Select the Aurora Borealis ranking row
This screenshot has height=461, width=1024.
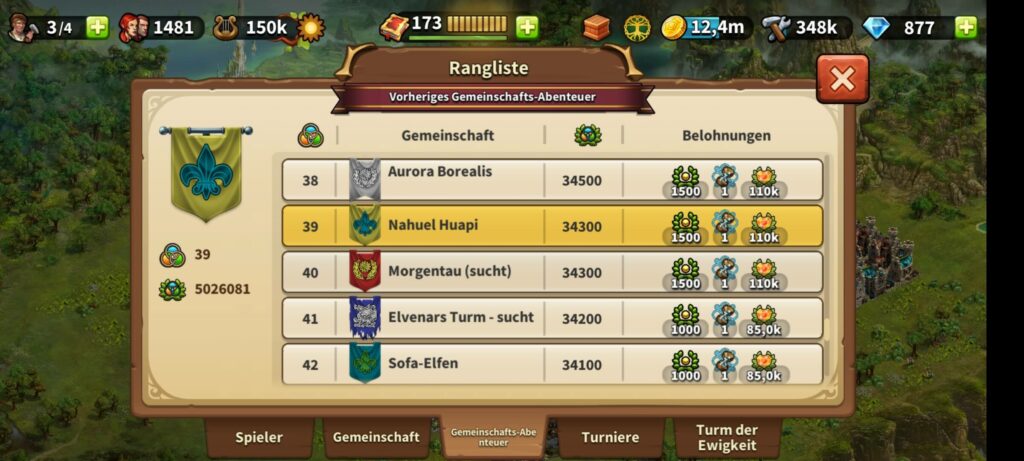[552, 180]
